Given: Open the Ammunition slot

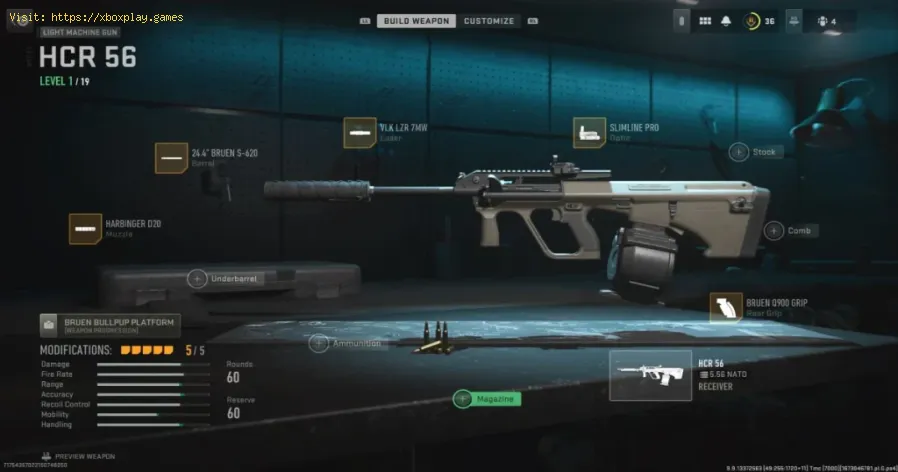Looking at the screenshot, I should (319, 344).
